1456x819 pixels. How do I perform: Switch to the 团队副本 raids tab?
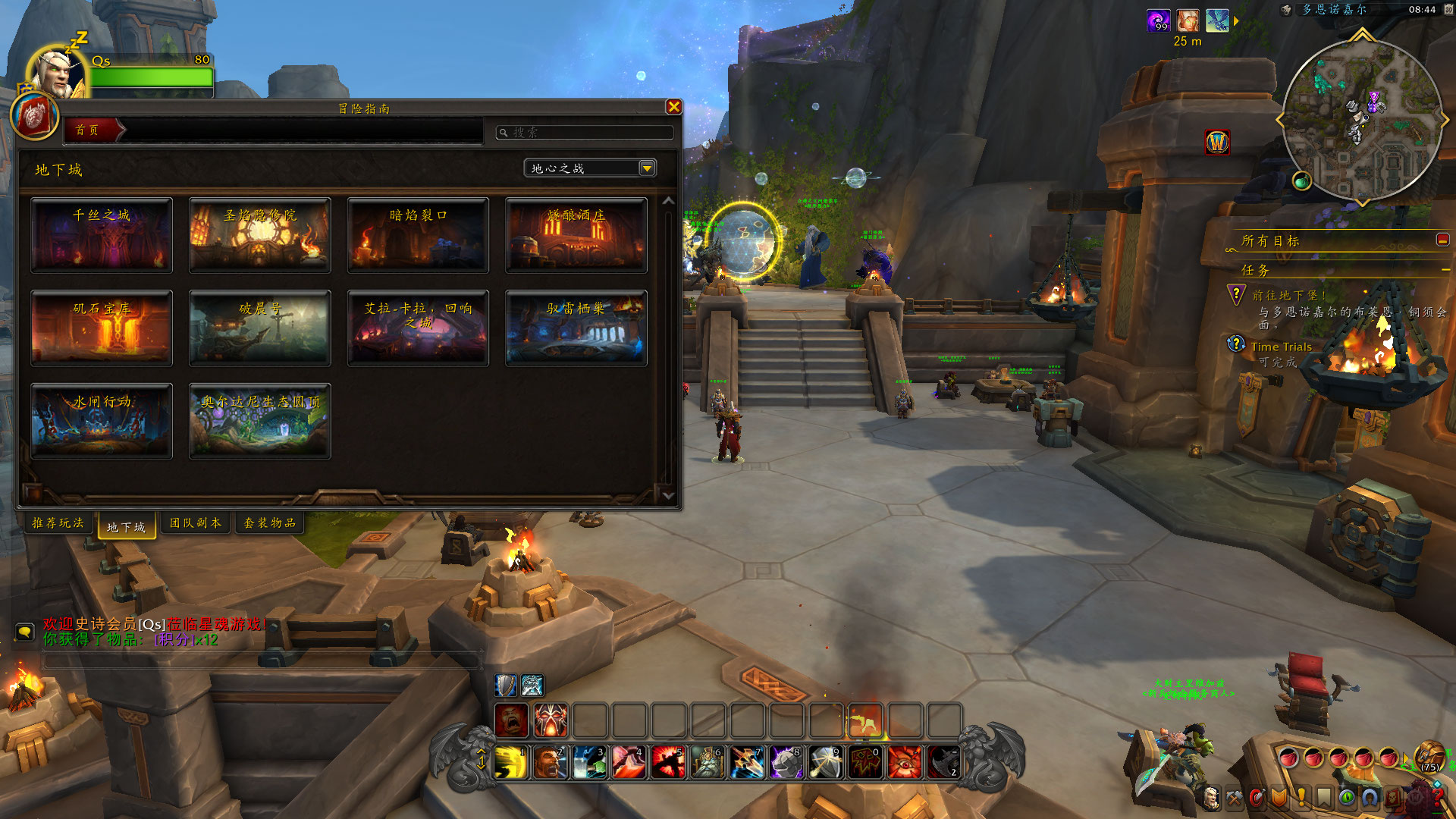[195, 522]
